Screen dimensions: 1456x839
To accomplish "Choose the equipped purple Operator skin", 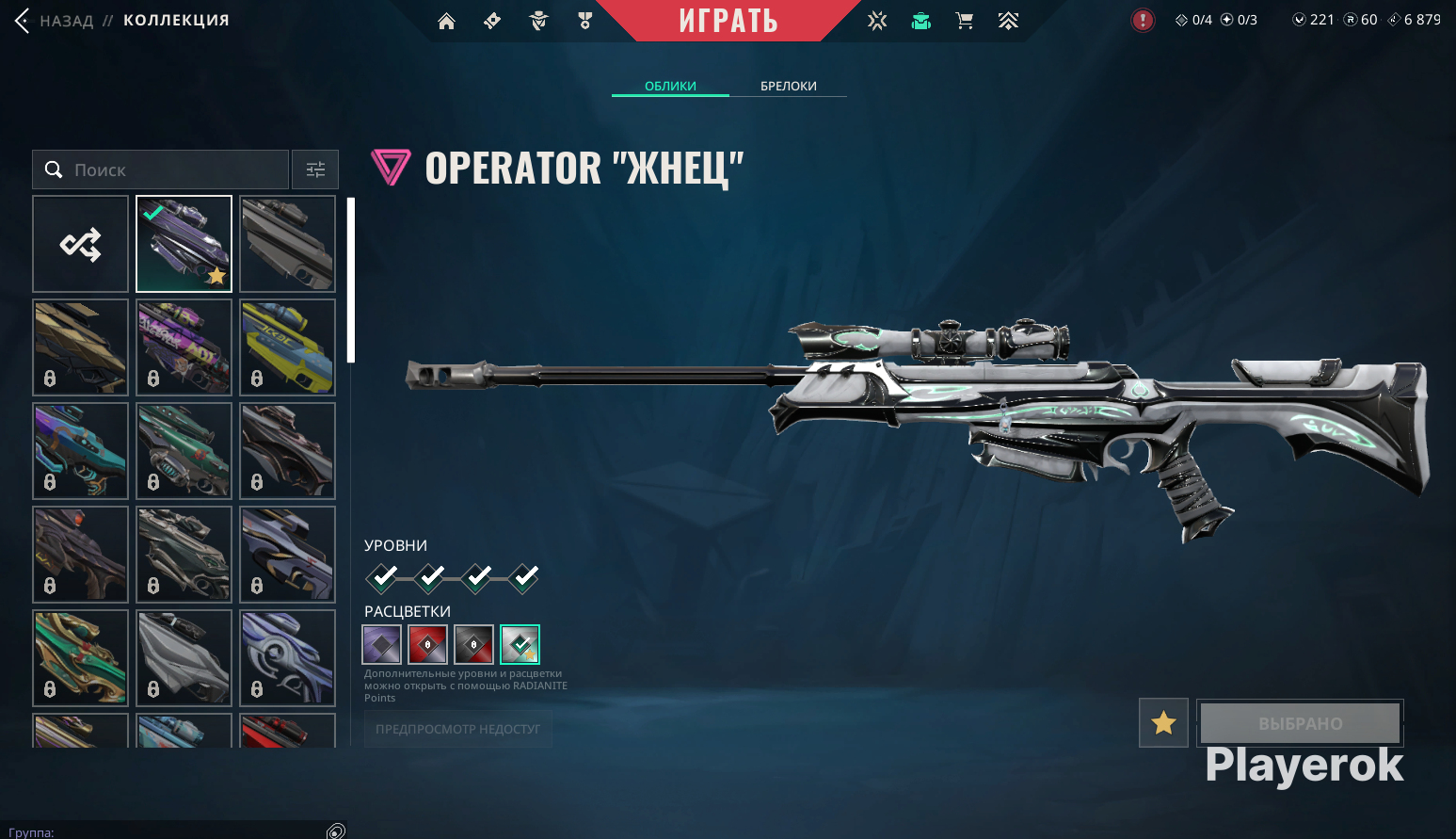I will pyautogui.click(x=184, y=245).
